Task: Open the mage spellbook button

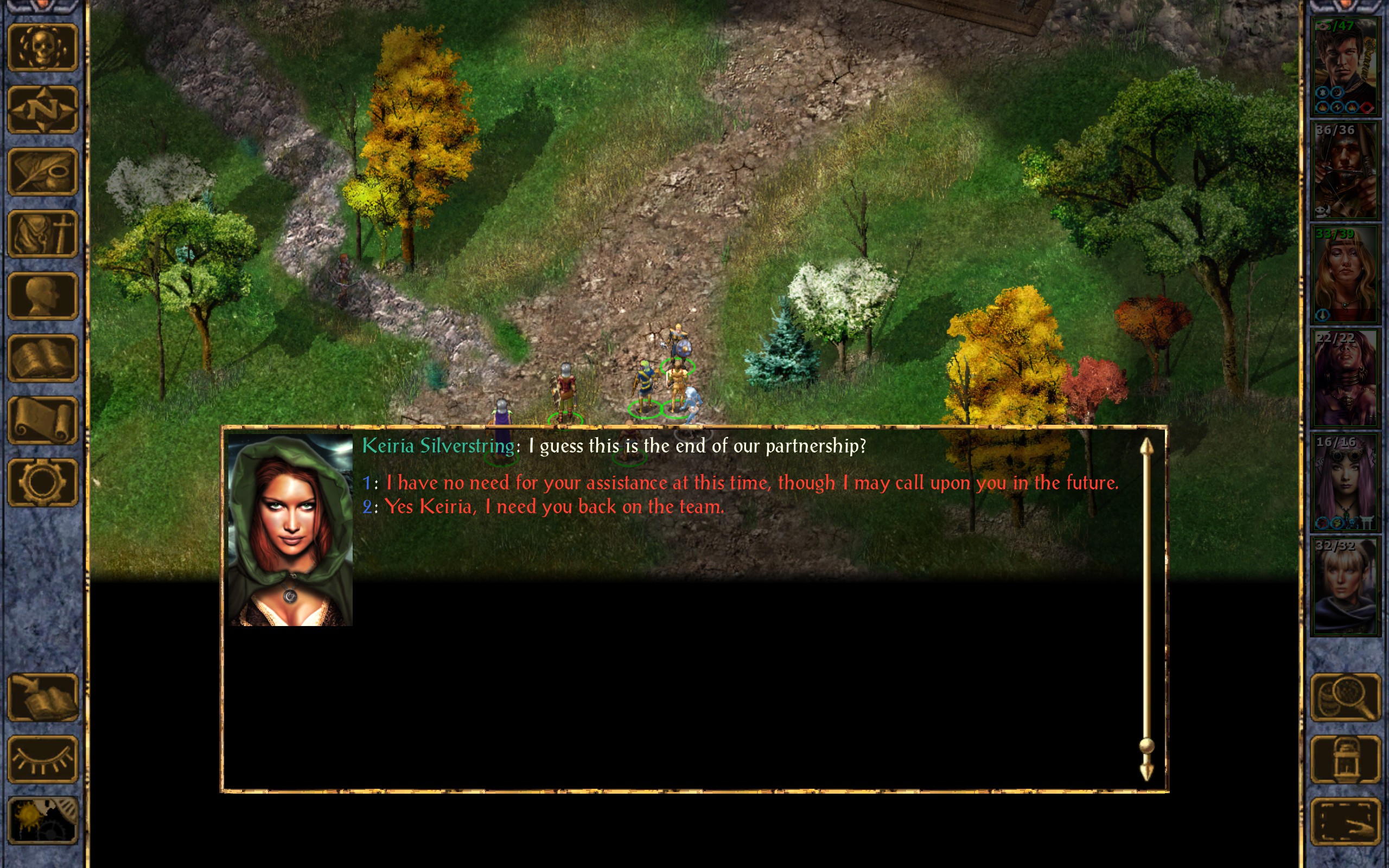Action: [x=42, y=358]
